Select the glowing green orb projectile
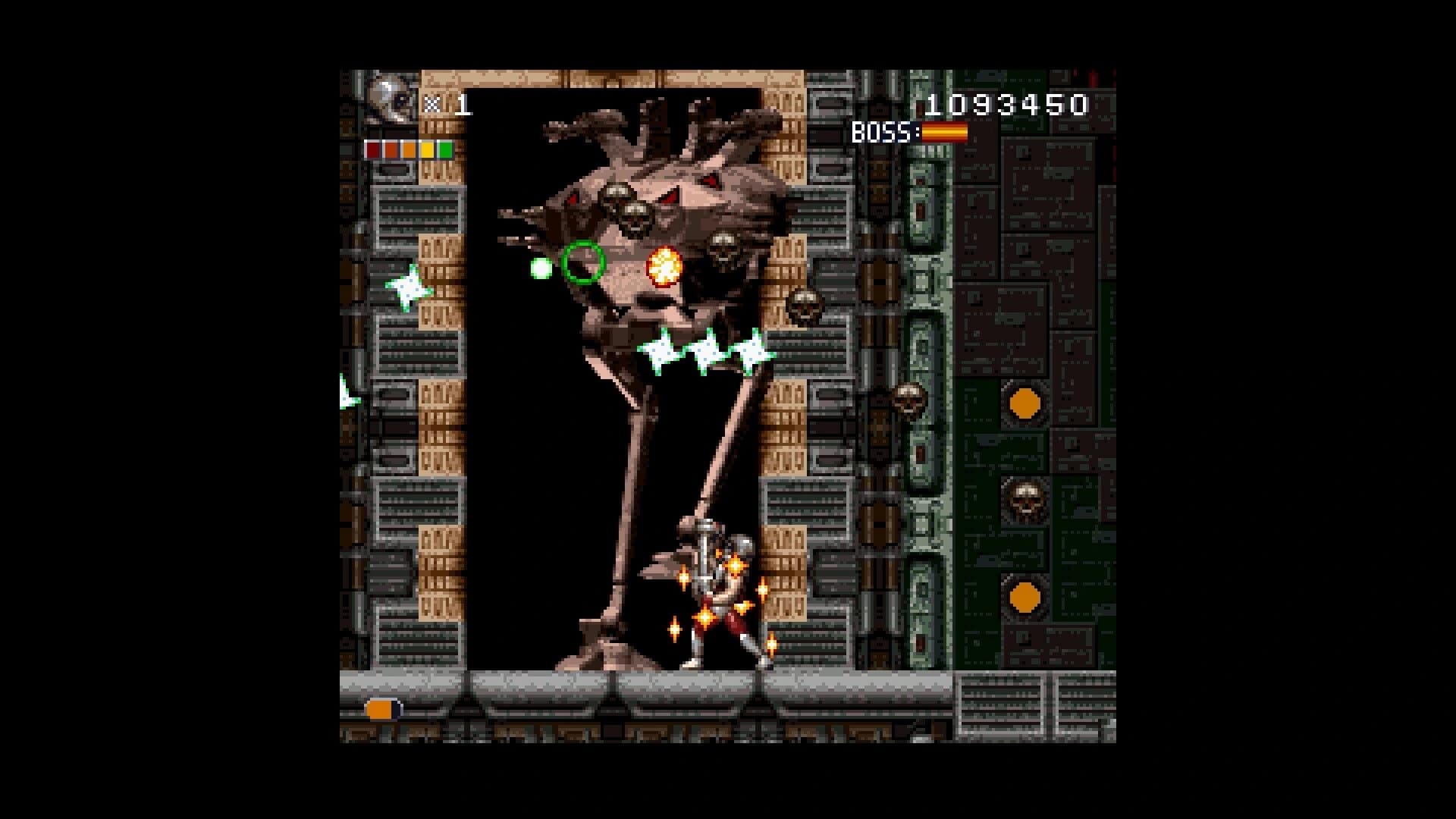Image resolution: width=1456 pixels, height=819 pixels. 542,269
